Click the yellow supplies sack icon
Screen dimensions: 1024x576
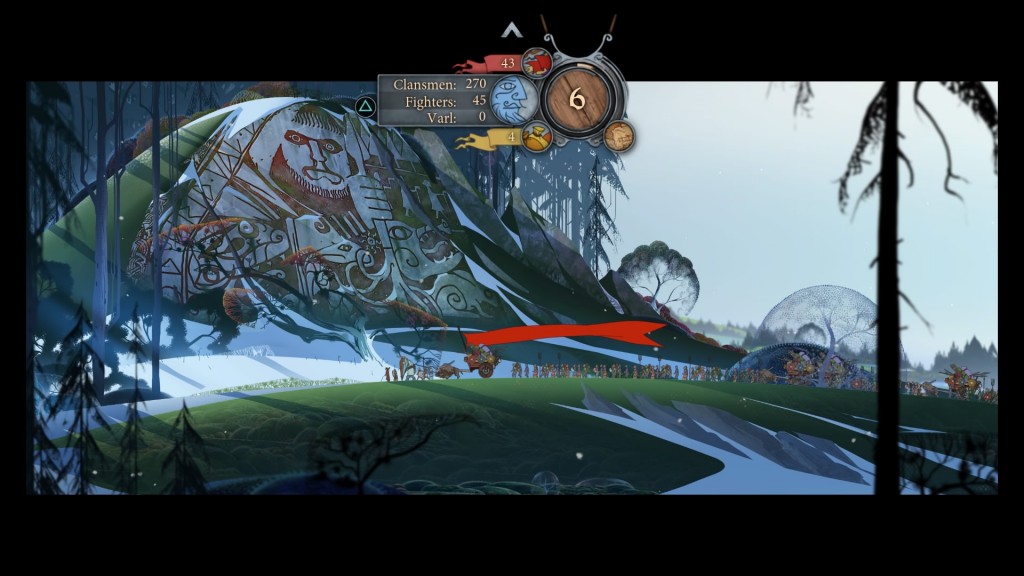click(x=536, y=137)
